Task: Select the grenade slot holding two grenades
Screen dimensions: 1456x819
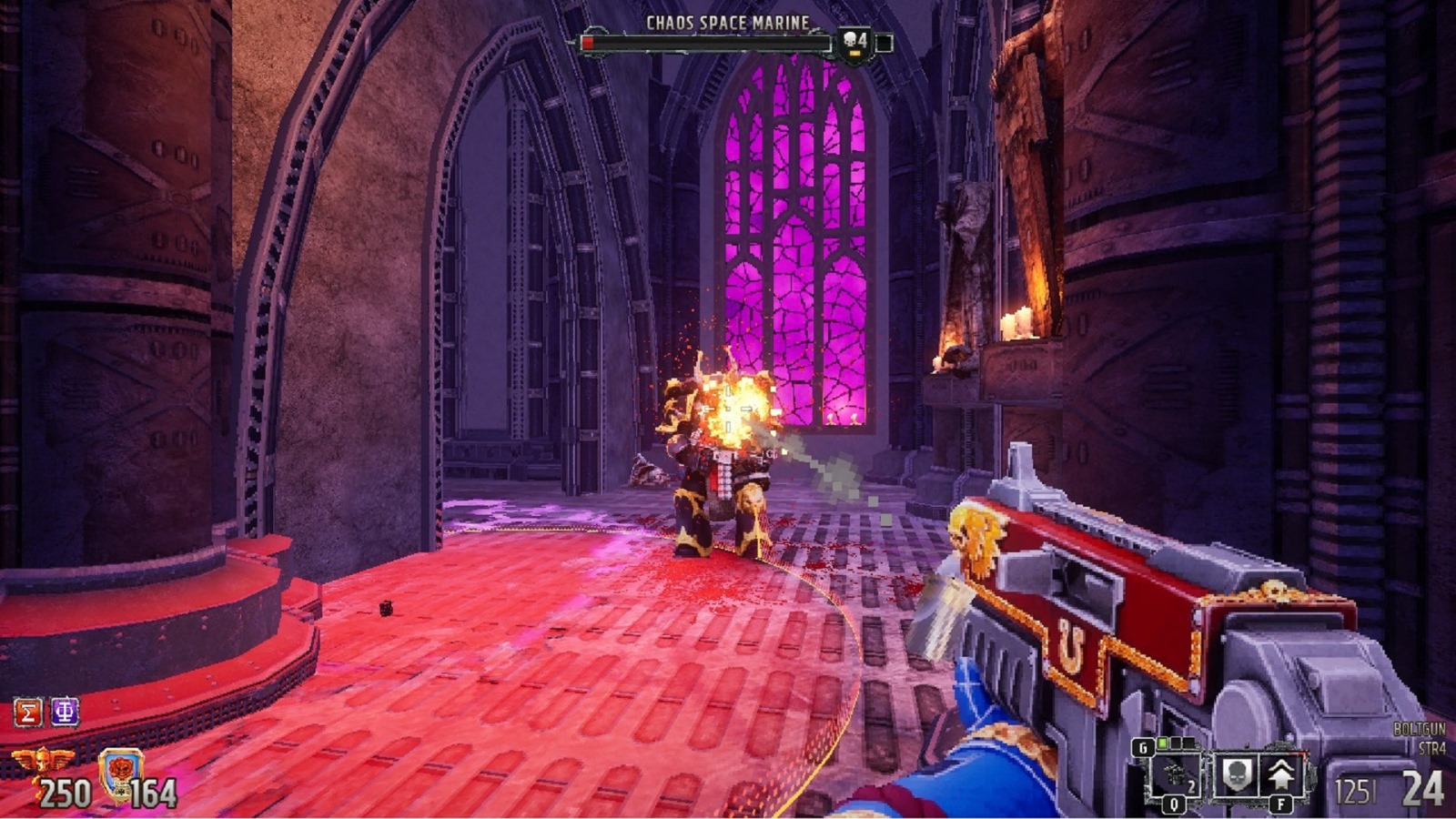Action: [x=1175, y=778]
